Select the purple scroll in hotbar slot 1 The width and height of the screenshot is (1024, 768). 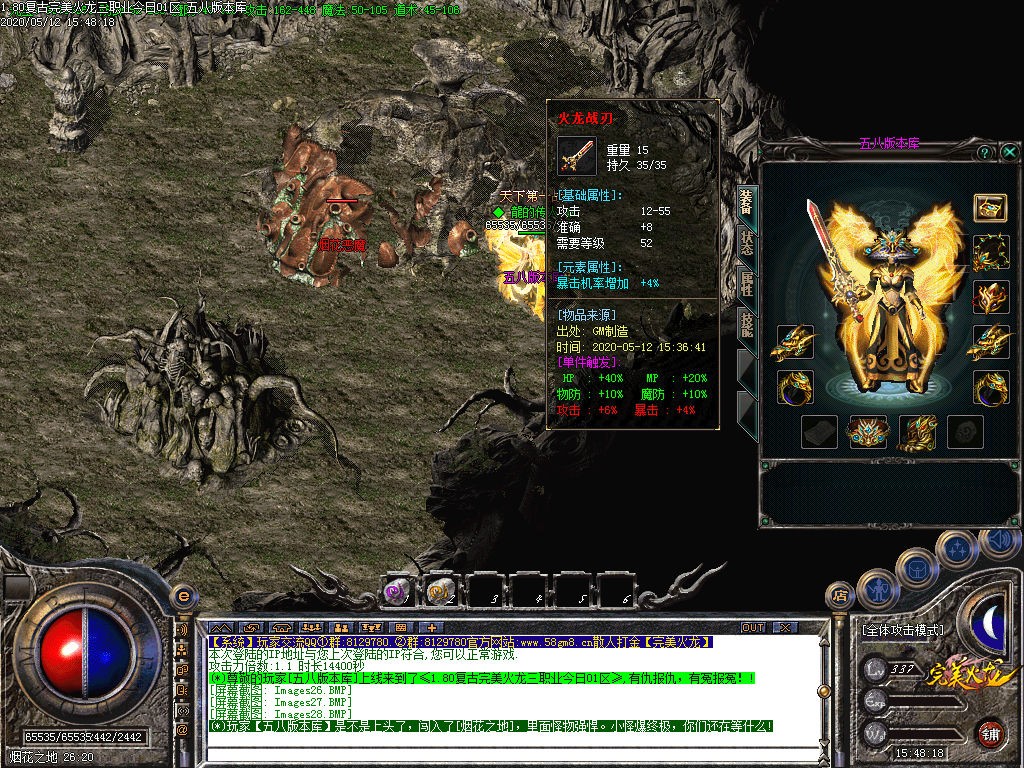click(398, 591)
